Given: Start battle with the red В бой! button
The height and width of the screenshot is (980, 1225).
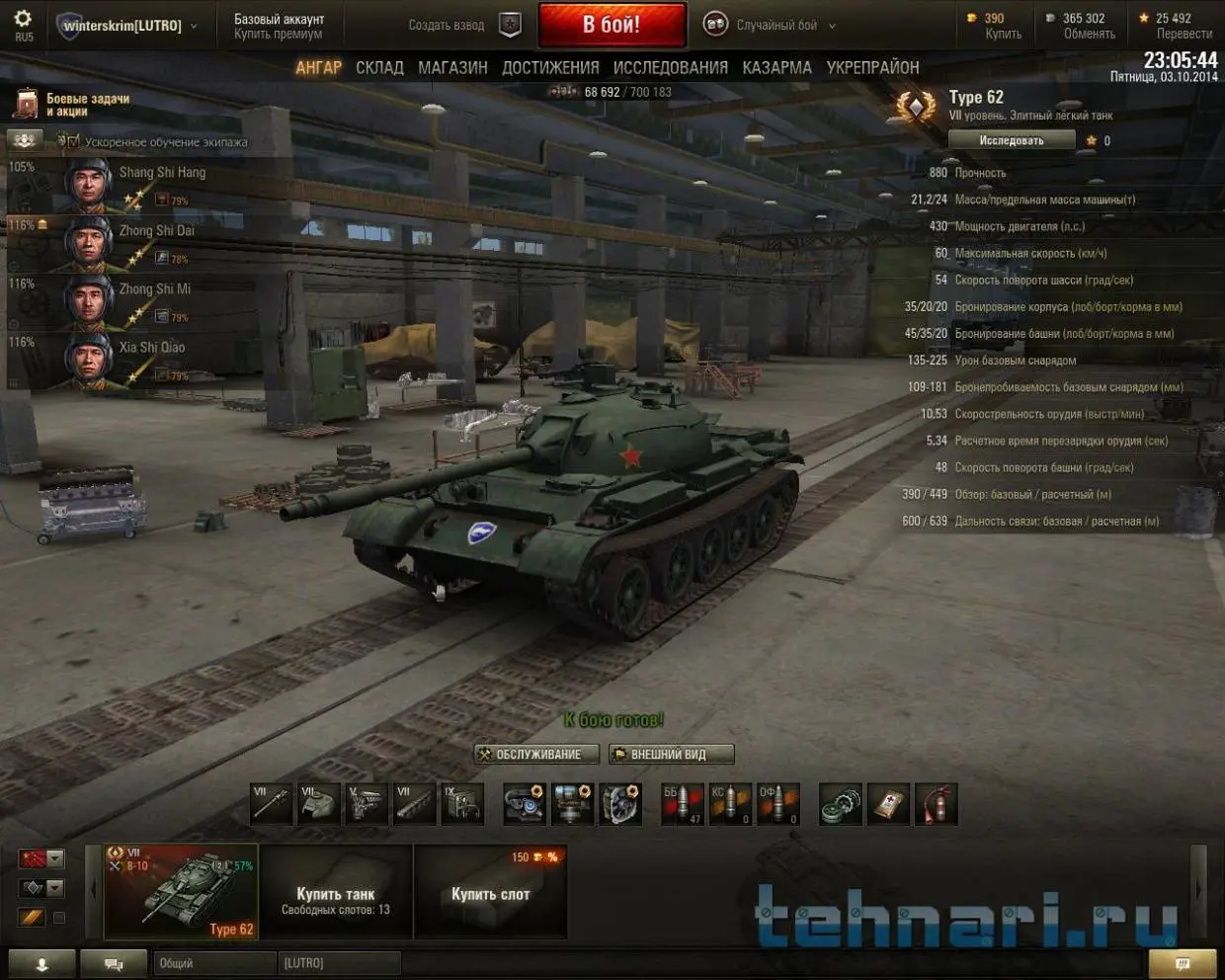Looking at the screenshot, I should pos(612,25).
